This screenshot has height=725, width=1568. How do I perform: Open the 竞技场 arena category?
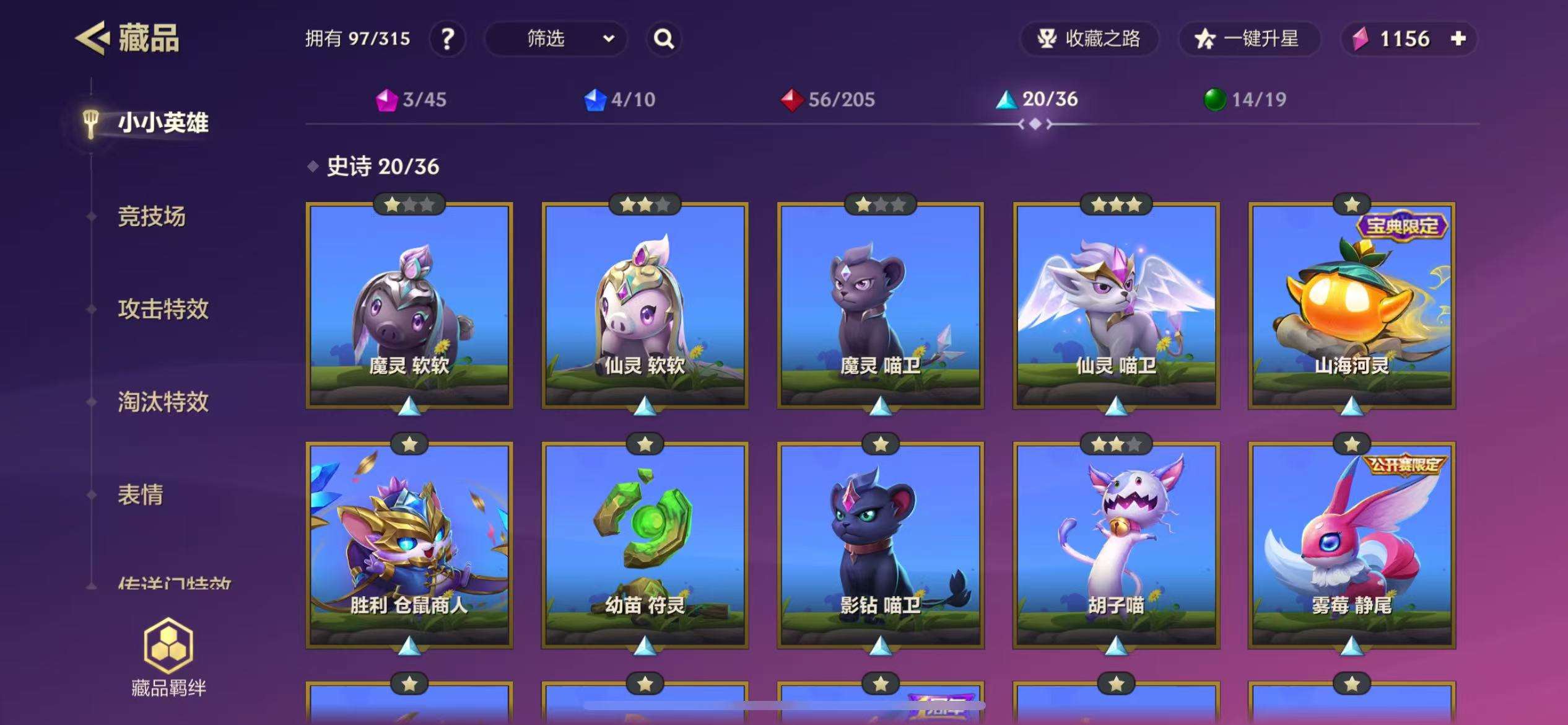point(152,216)
